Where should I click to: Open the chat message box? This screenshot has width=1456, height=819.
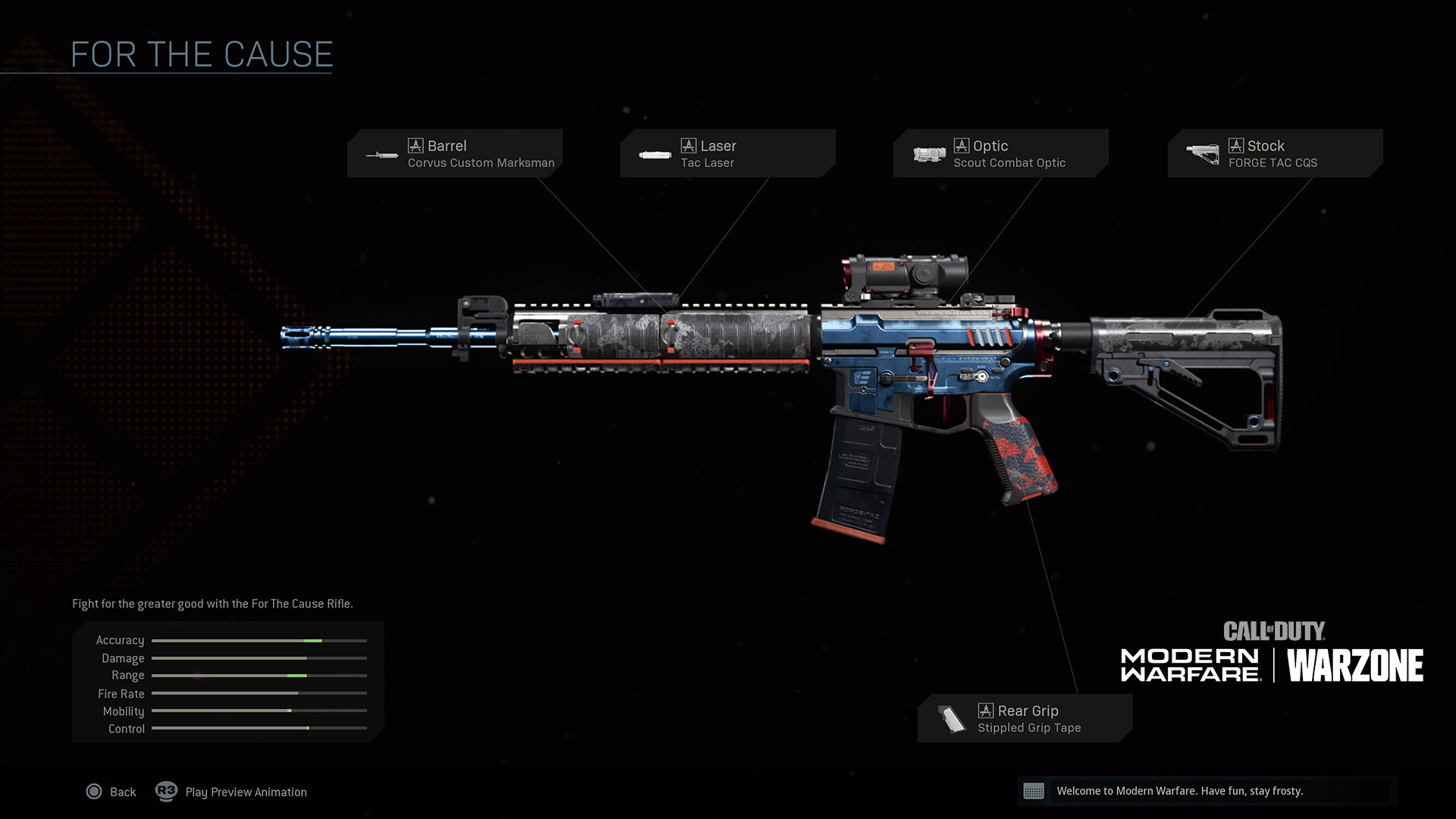(x=1207, y=791)
